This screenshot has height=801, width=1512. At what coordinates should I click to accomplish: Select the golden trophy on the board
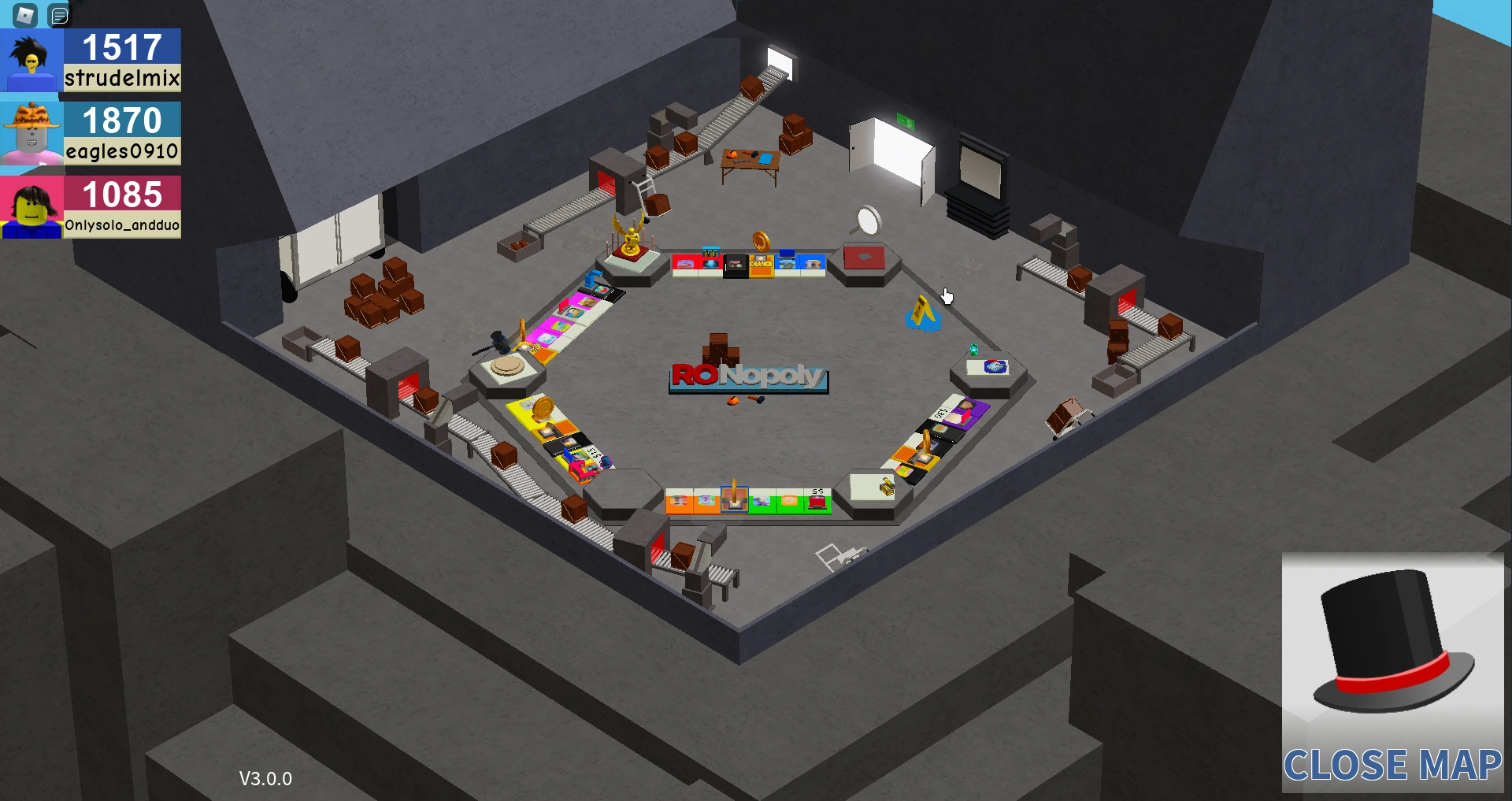click(x=629, y=234)
